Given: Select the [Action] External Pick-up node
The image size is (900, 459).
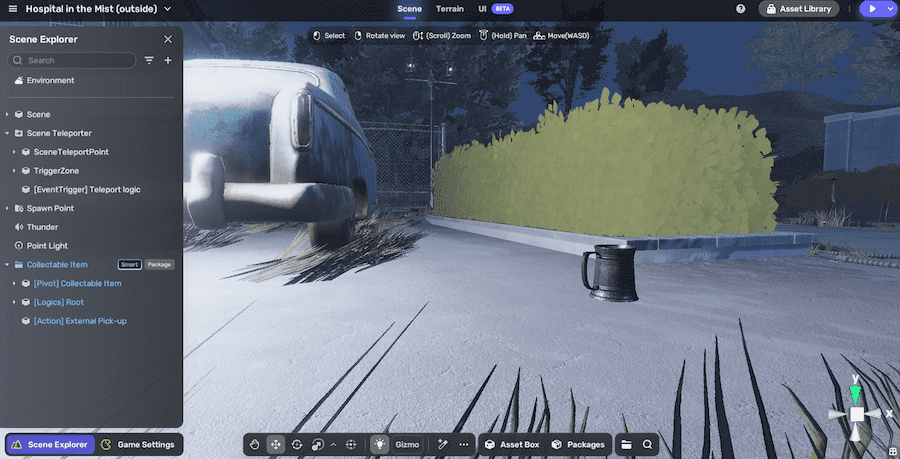Looking at the screenshot, I should (80, 321).
